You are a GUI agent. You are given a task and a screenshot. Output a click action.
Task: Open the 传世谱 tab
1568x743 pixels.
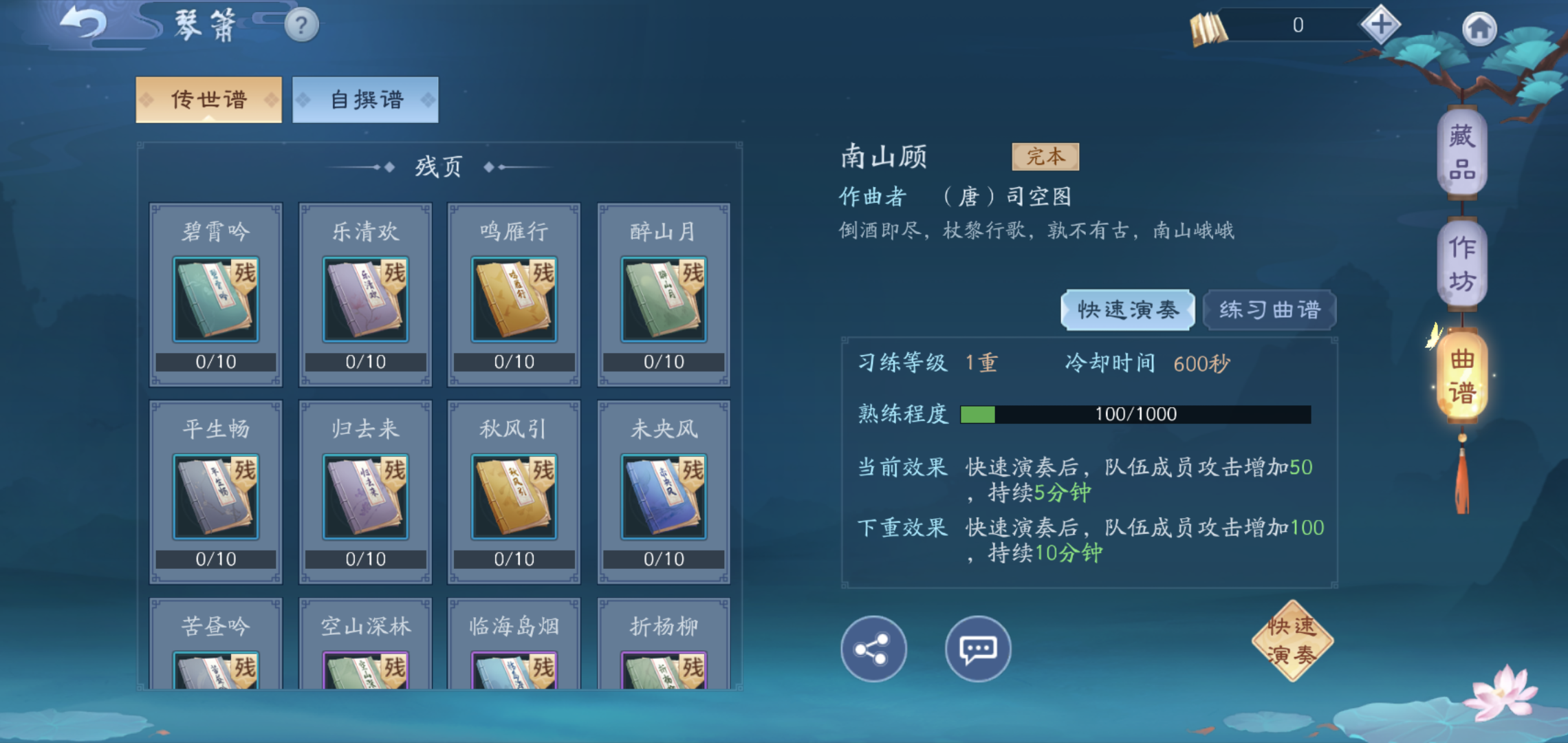208,98
